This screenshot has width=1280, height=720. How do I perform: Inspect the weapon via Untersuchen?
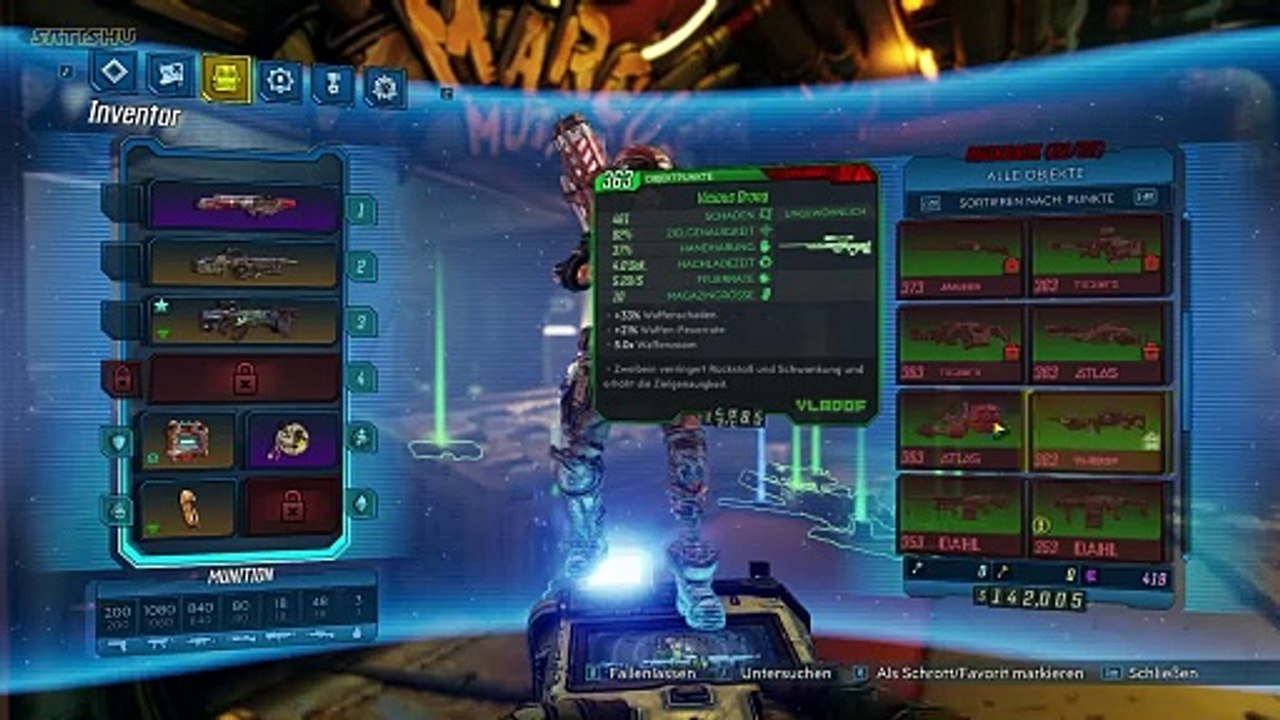pyautogui.click(x=785, y=673)
